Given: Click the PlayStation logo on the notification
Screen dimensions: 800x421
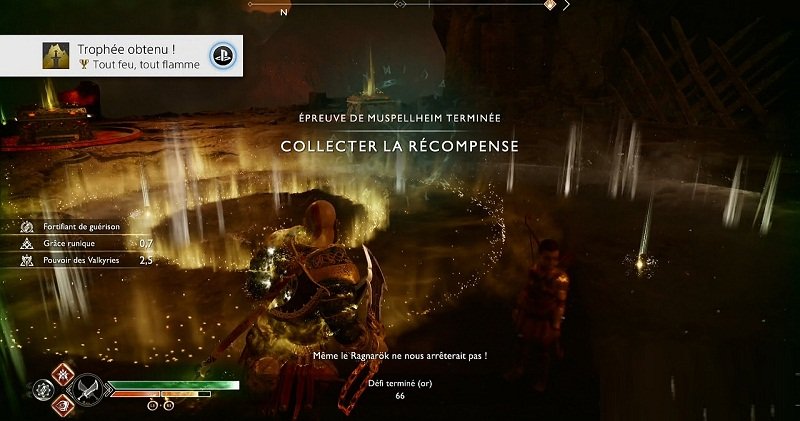Looking at the screenshot, I should coord(219,56).
